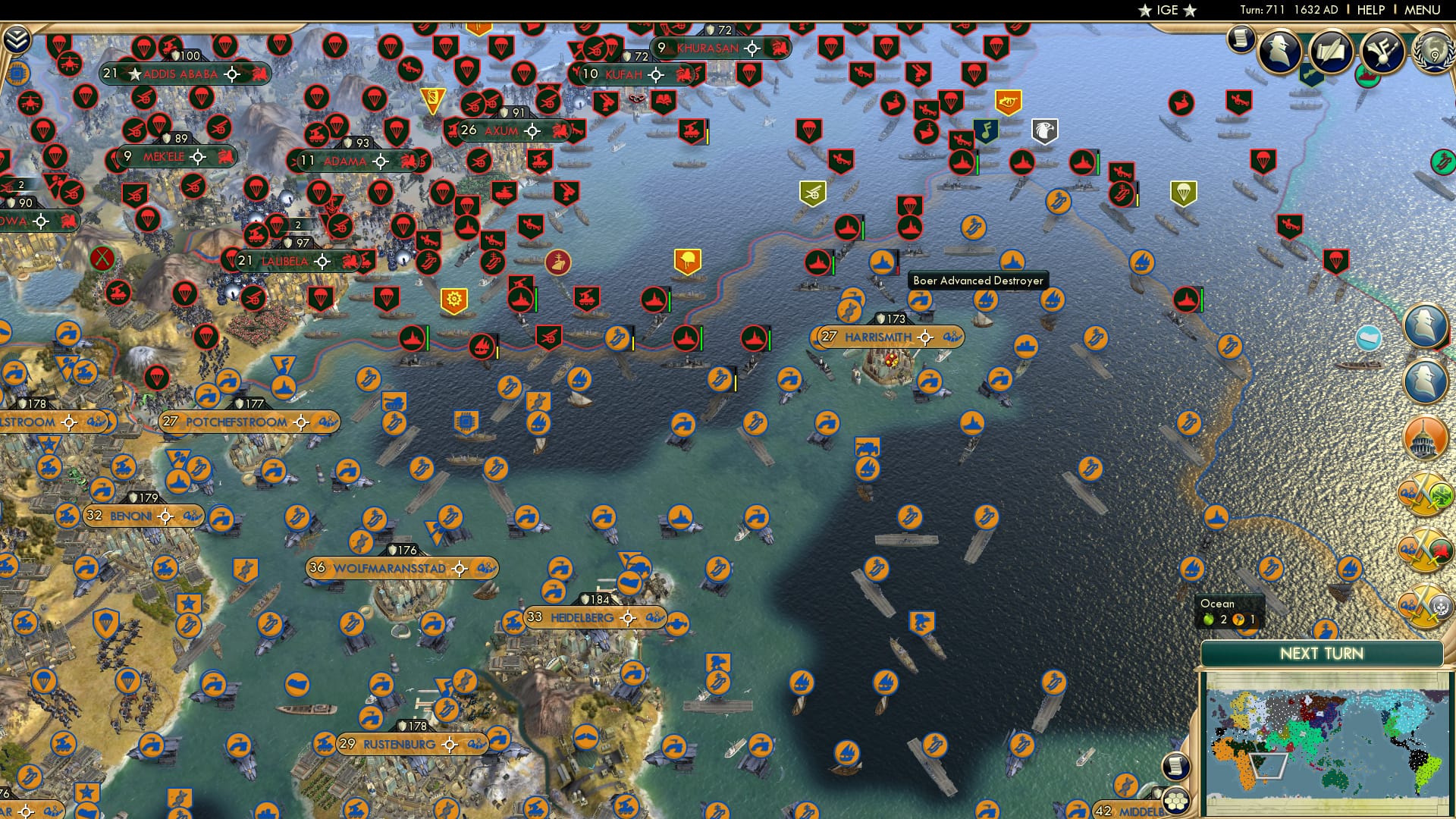Open the Espionage overview spy icon

[x=1282, y=52]
